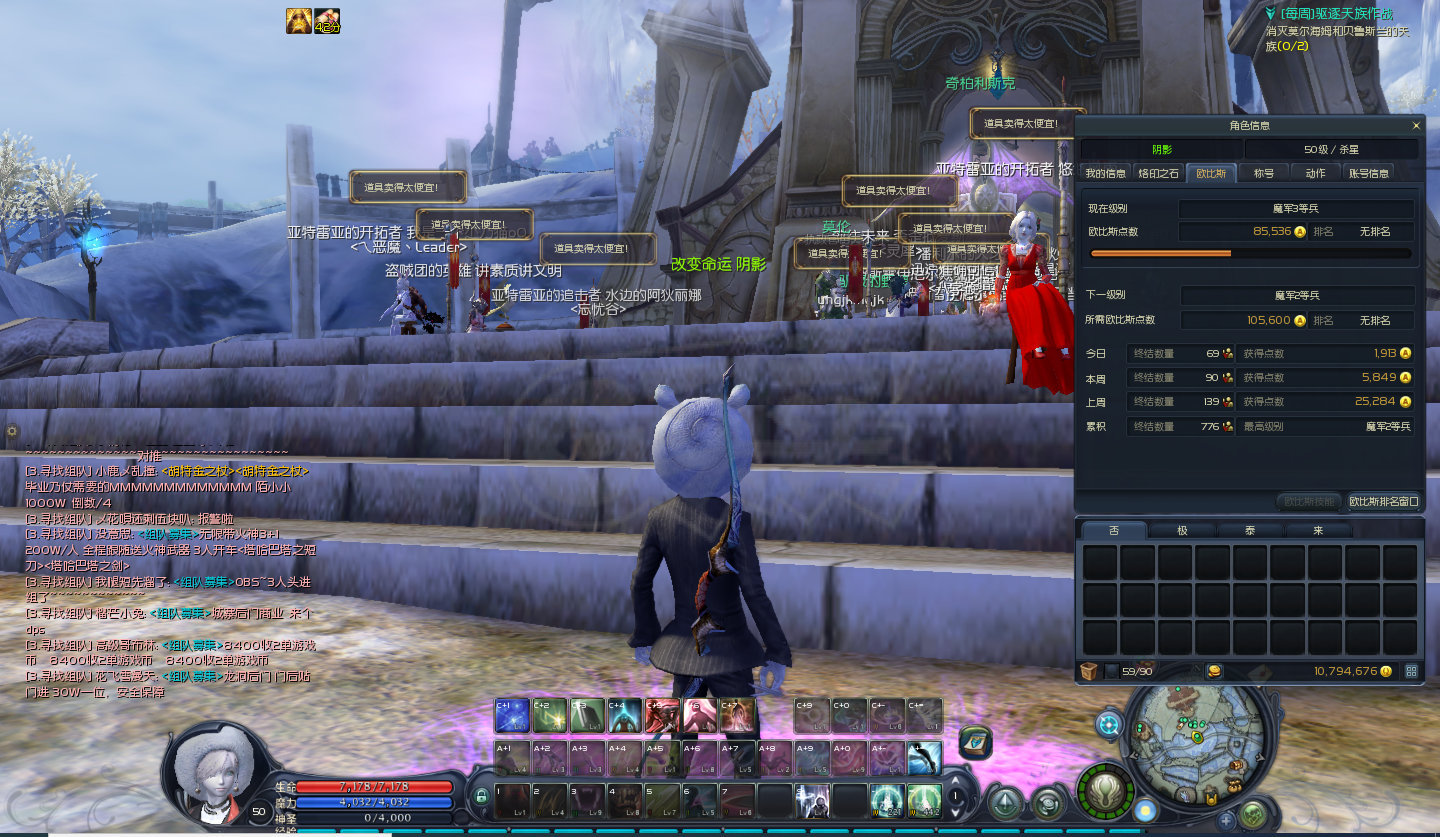This screenshot has height=837, width=1440.
Task: Click the character portrait in the HUD
Action: (210, 770)
